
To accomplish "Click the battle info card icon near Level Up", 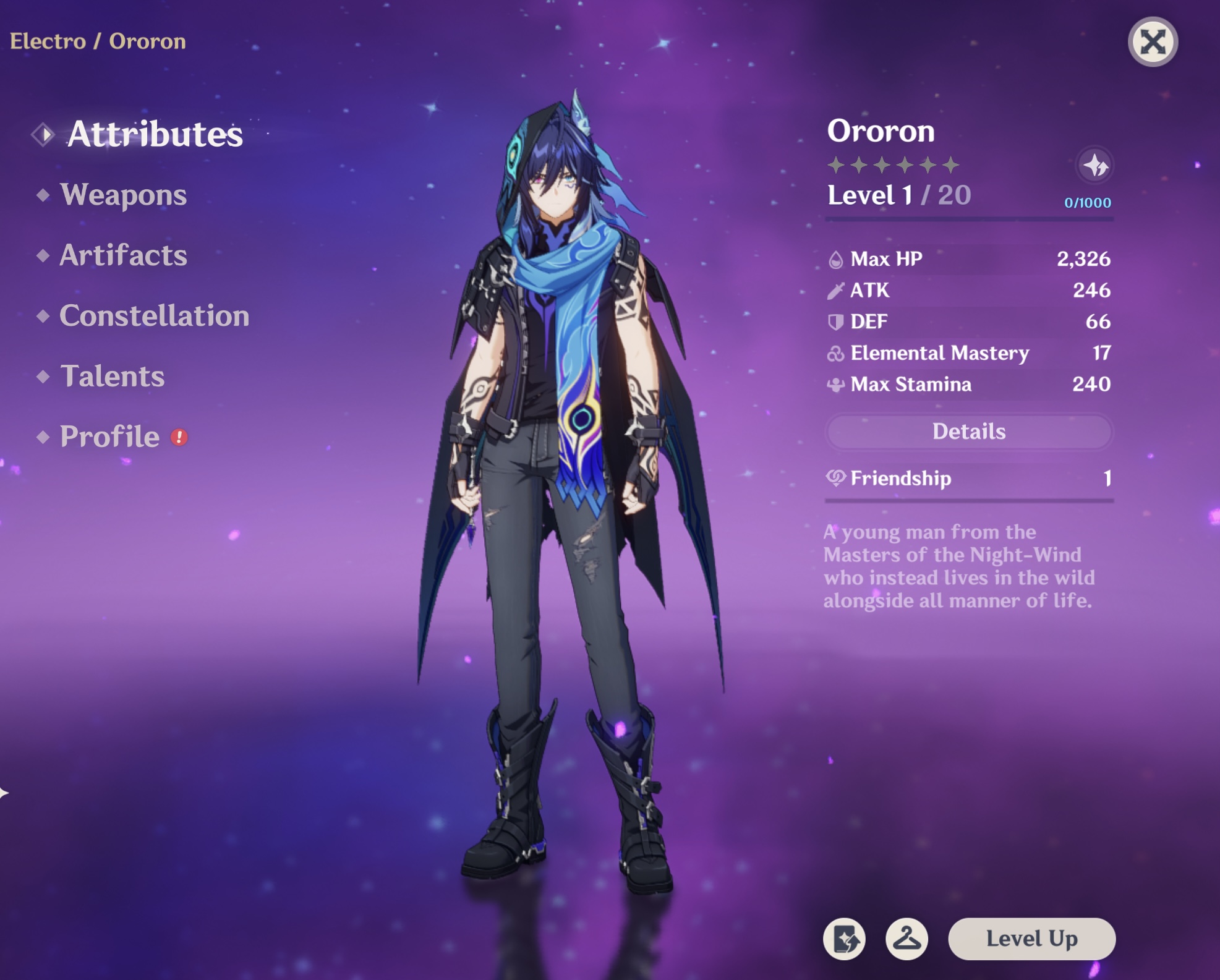I will [x=846, y=937].
